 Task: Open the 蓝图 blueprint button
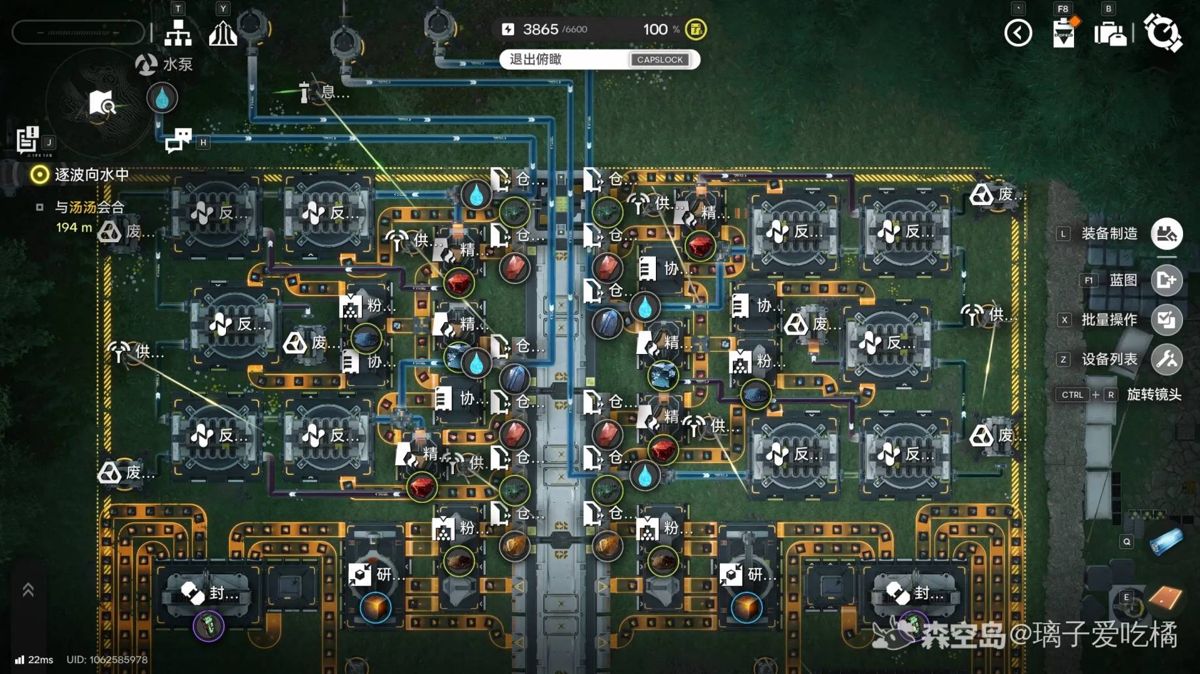1166,280
